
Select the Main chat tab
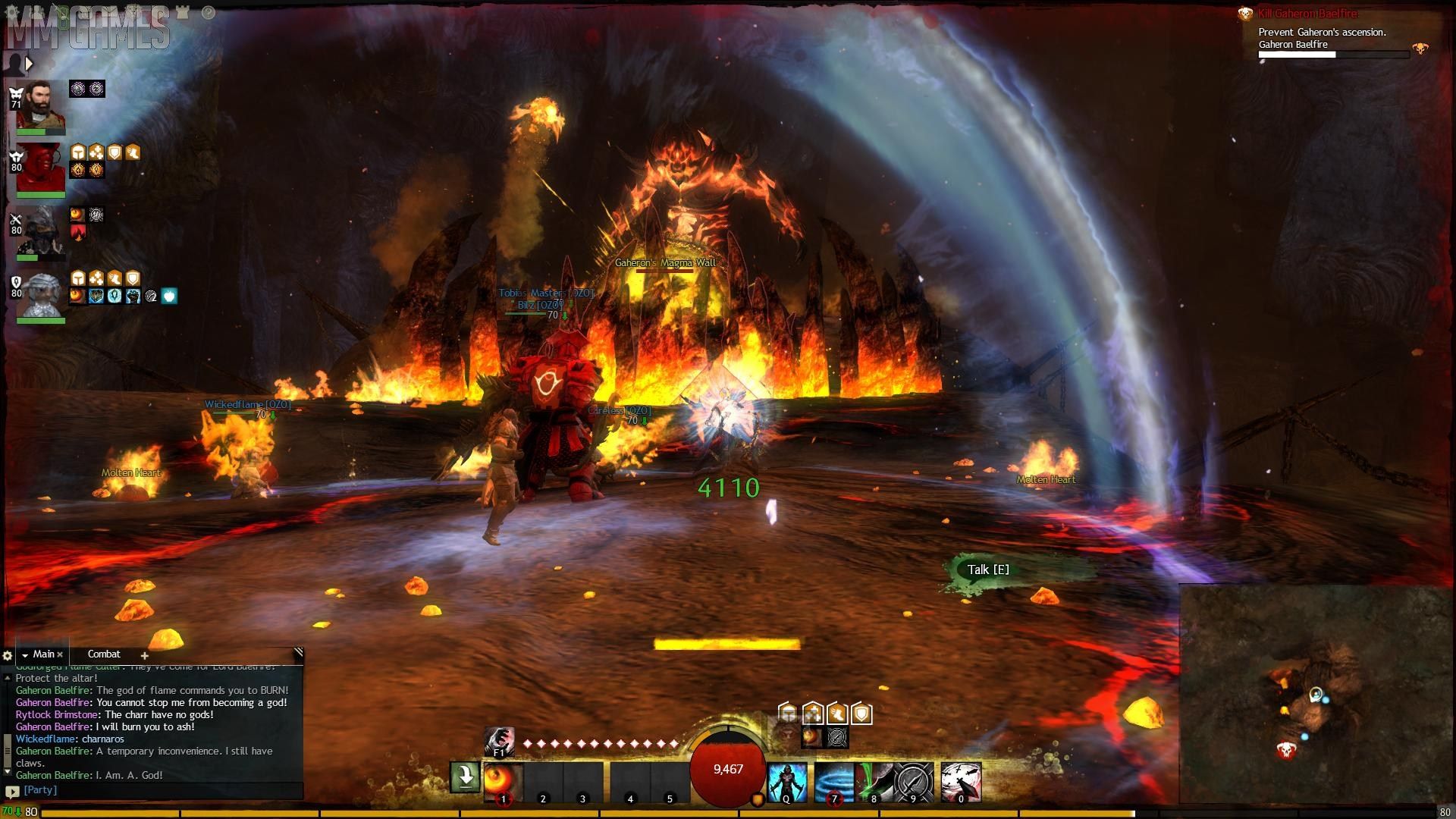43,654
